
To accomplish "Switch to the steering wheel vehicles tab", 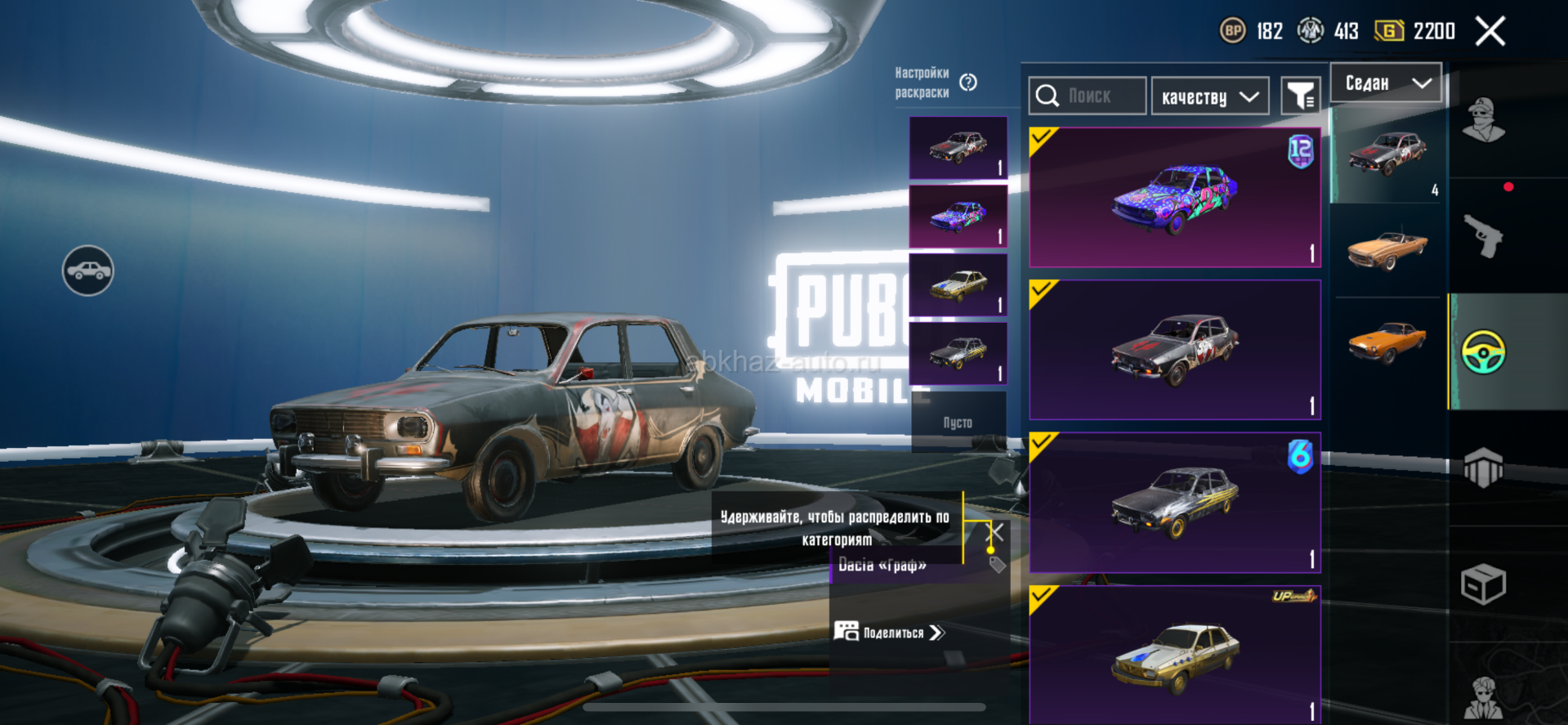I will 1483,352.
